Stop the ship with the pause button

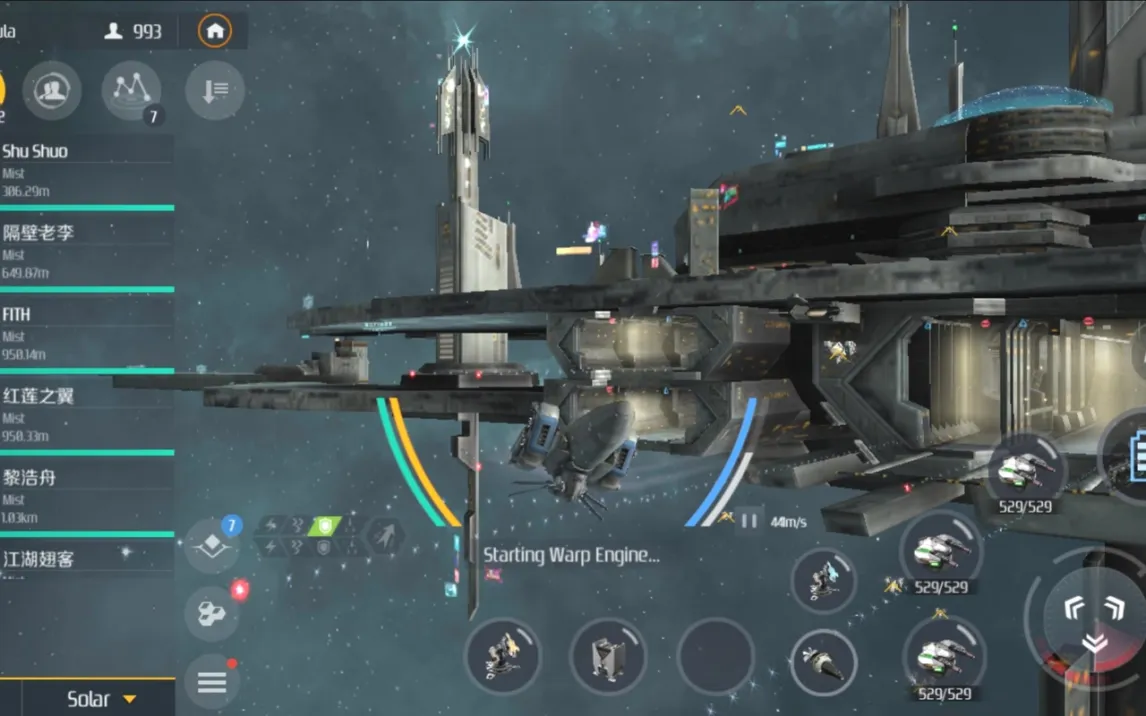click(749, 521)
